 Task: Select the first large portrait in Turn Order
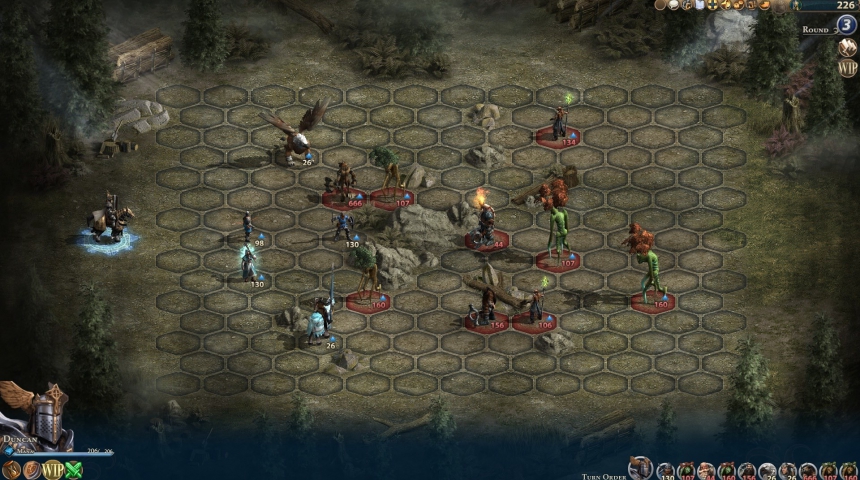tap(640, 468)
